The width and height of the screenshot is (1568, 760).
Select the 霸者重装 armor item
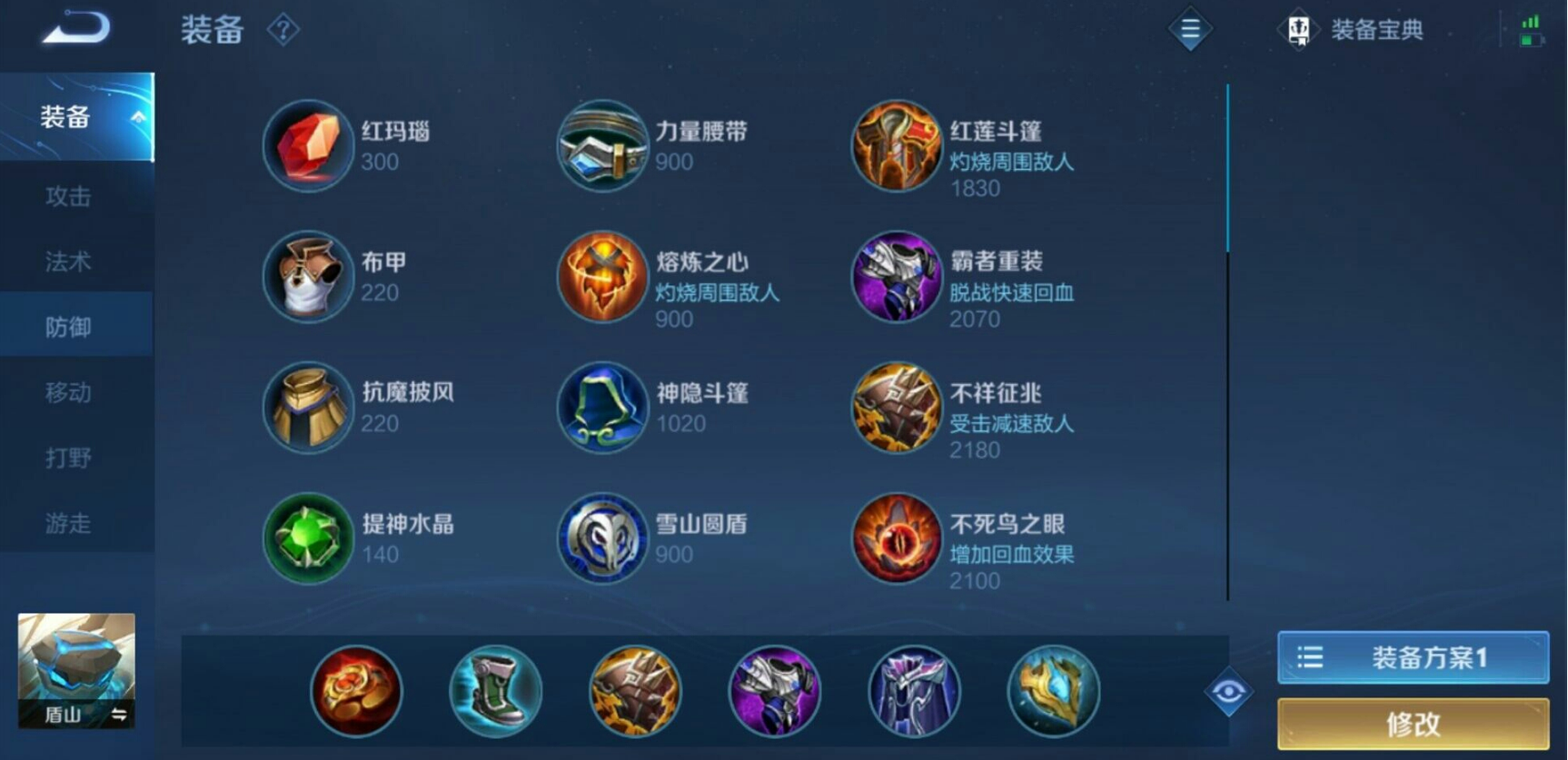[x=897, y=277]
